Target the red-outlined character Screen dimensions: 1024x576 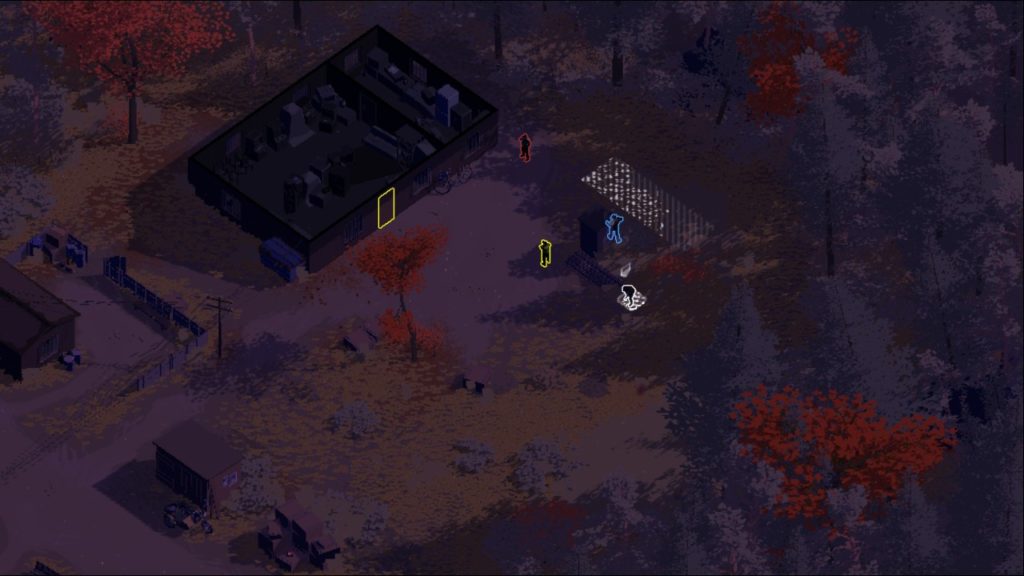pyautogui.click(x=524, y=148)
